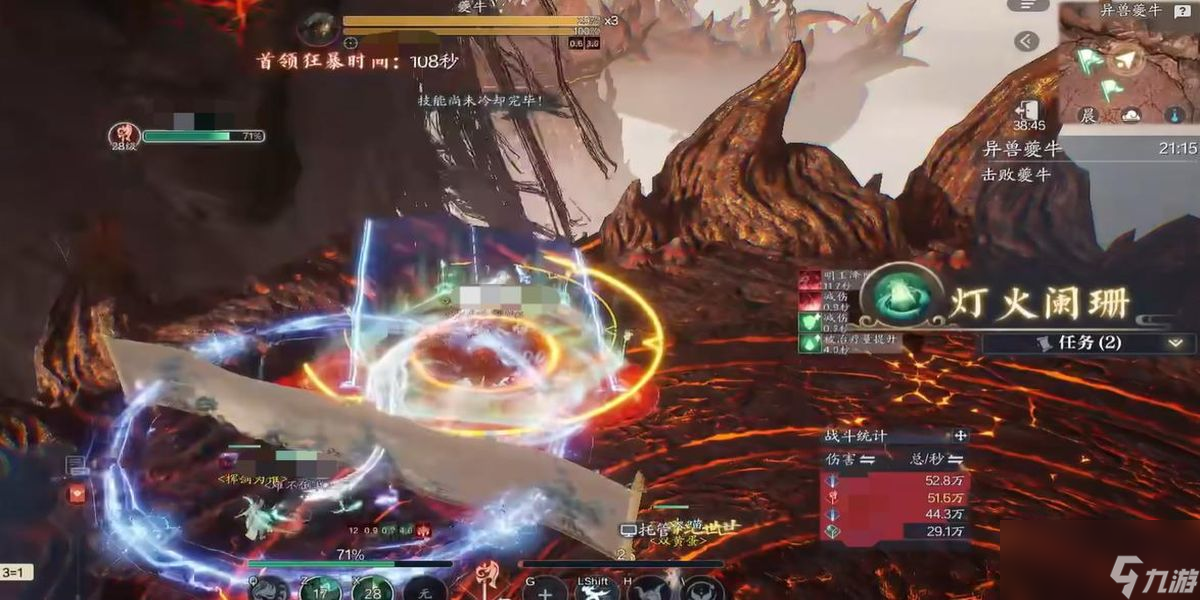Click the G slot plus button
The height and width of the screenshot is (600, 1200).
pos(544,592)
